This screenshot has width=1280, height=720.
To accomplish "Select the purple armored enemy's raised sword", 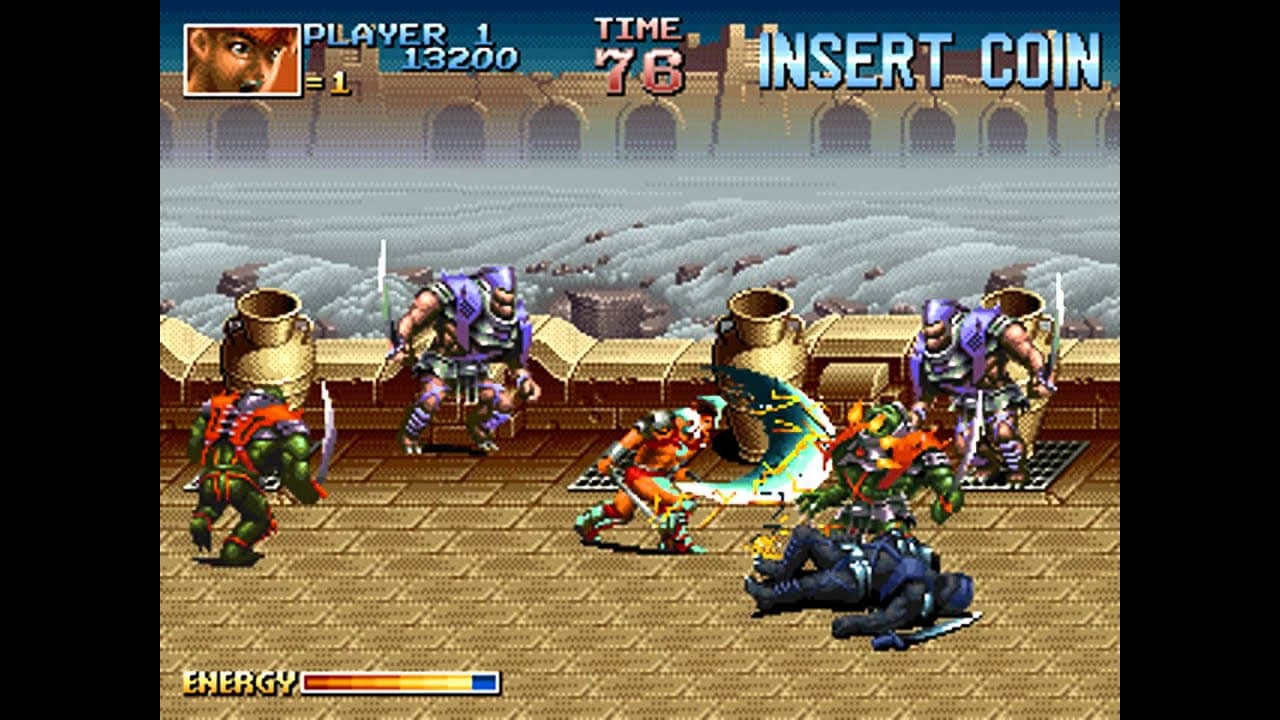I will 1054,330.
